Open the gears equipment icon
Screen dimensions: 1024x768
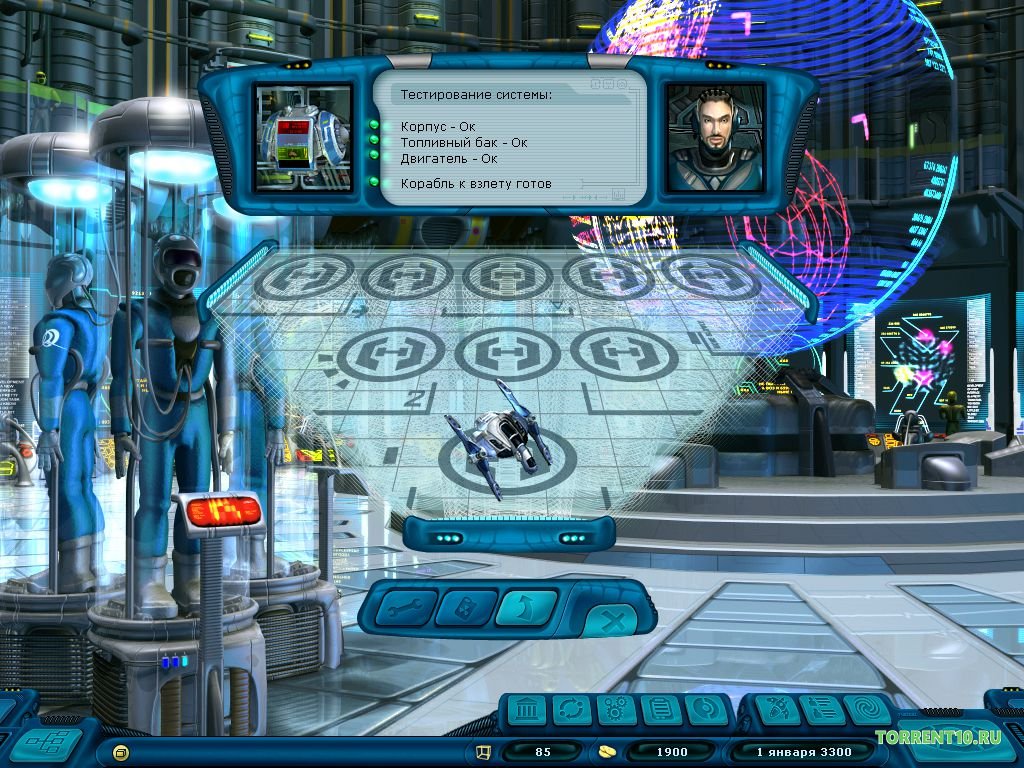[614, 711]
